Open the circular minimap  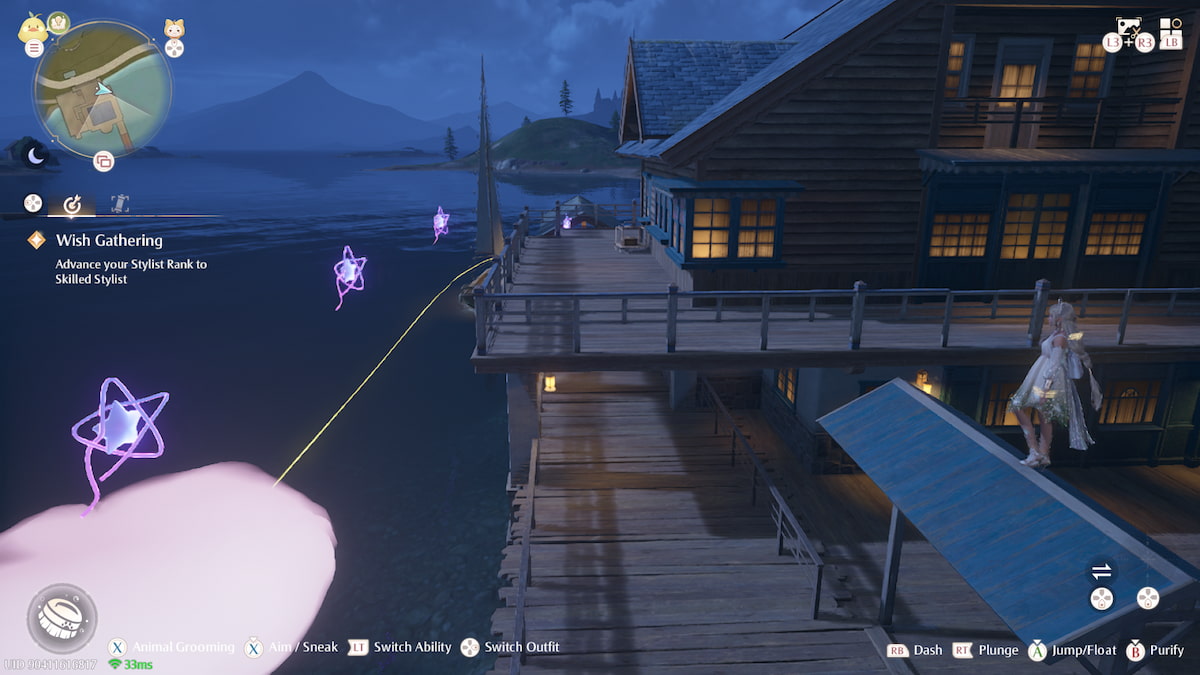102,88
